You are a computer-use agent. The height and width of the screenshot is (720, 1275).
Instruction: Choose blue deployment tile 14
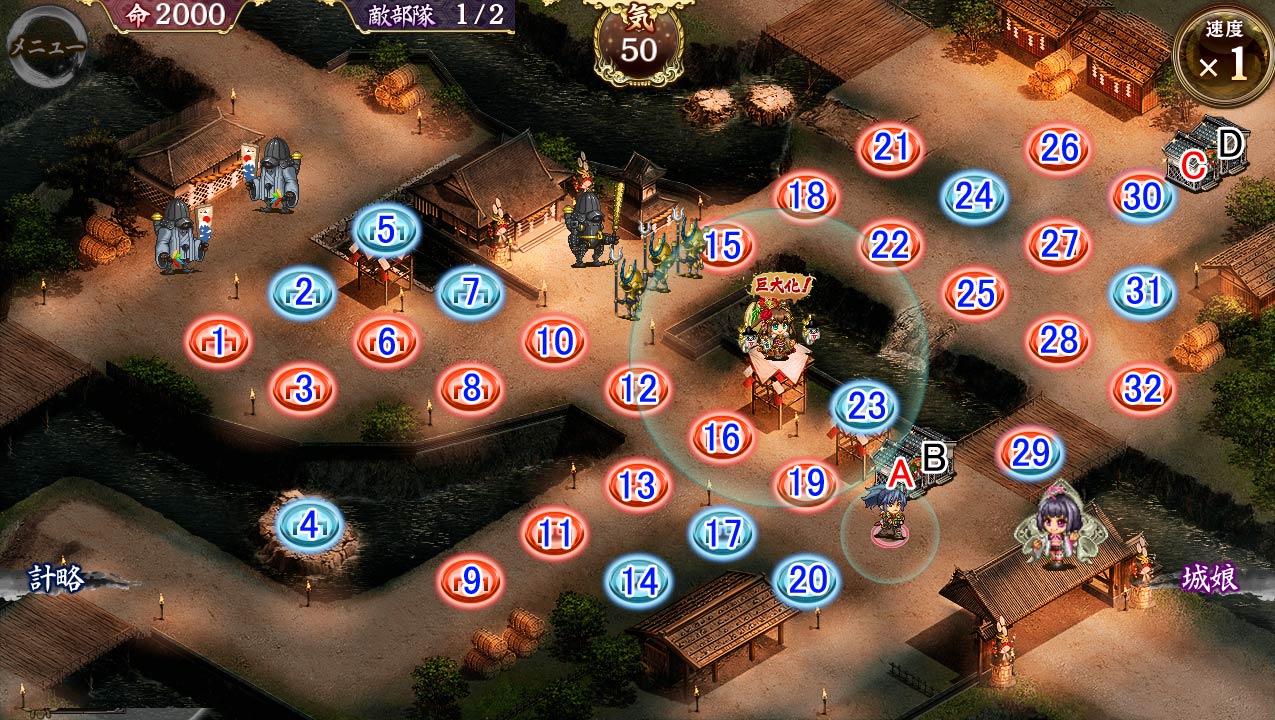pyautogui.click(x=638, y=579)
